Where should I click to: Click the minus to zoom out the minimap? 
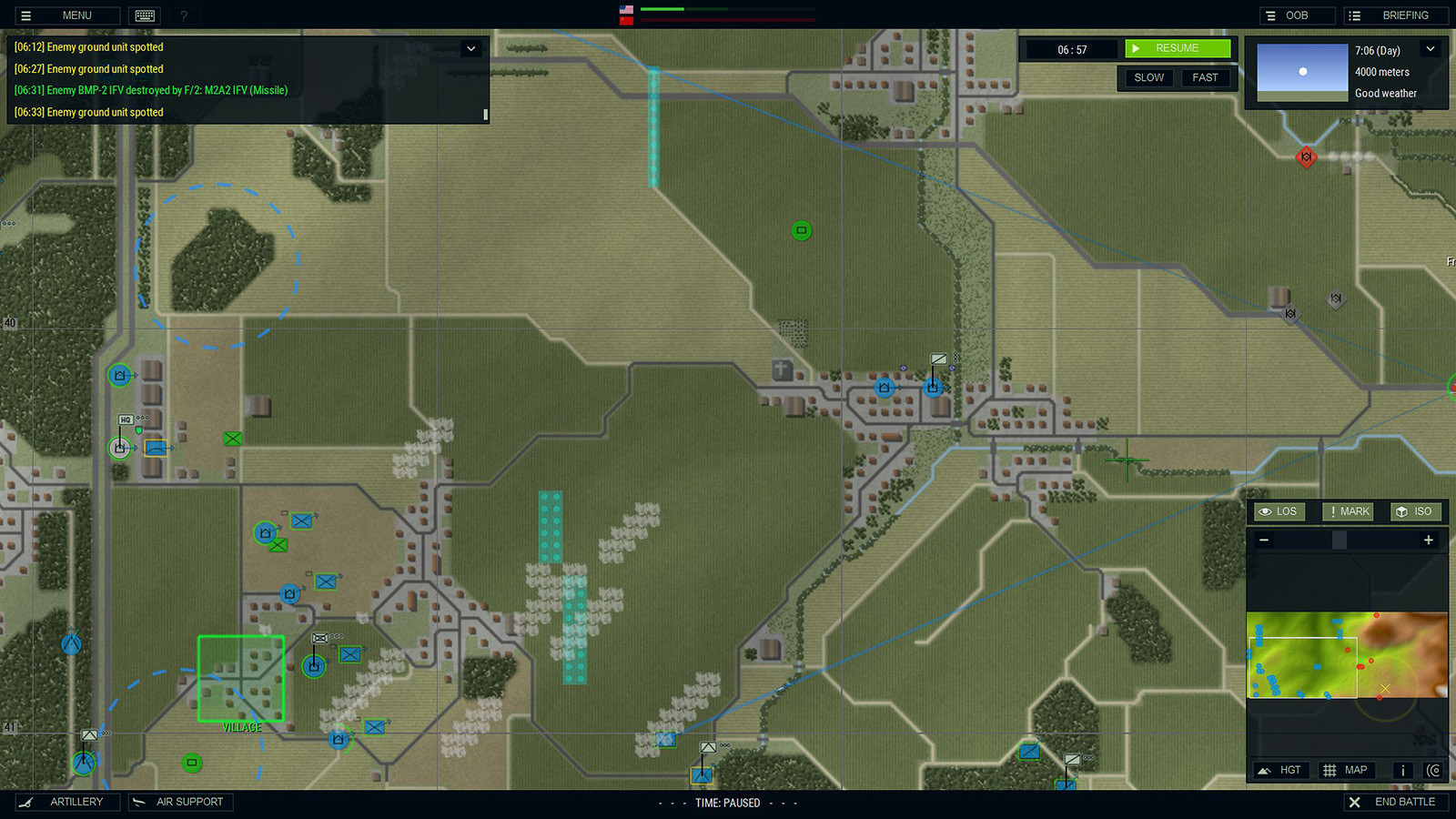pyautogui.click(x=1264, y=540)
